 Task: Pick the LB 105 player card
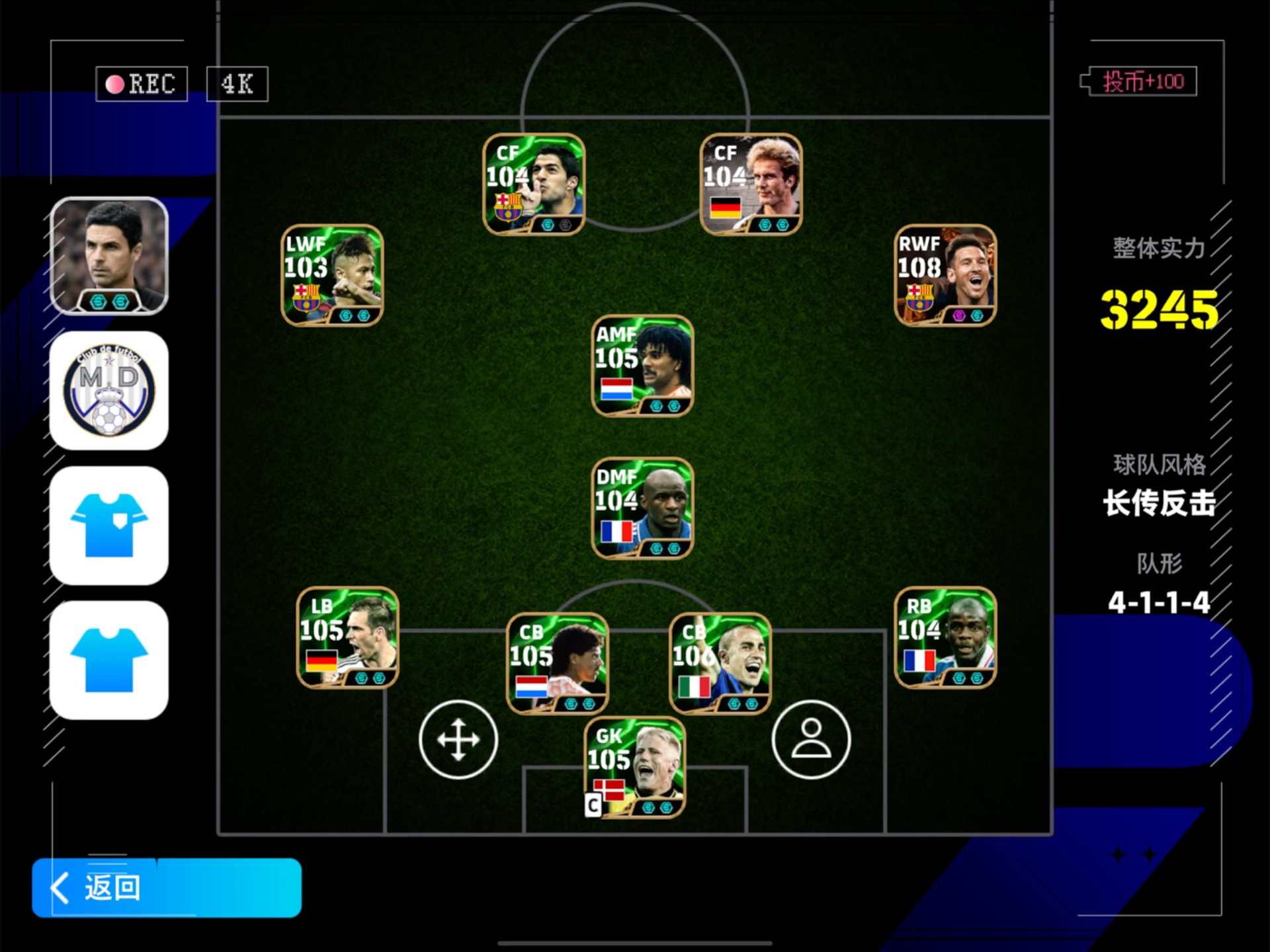click(347, 637)
